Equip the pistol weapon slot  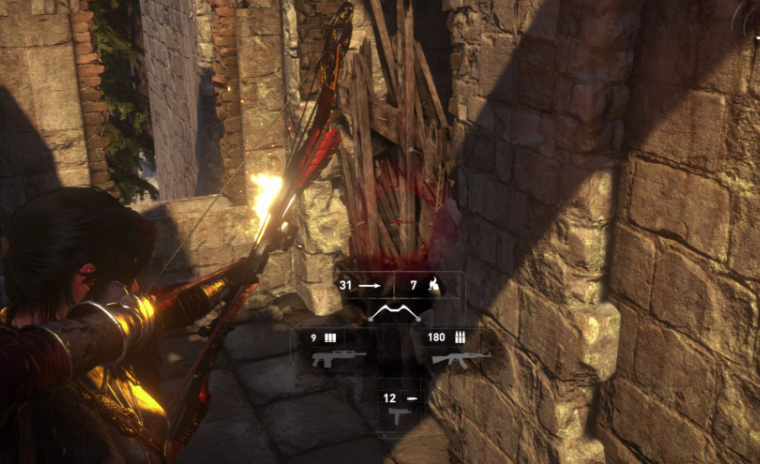[400, 416]
